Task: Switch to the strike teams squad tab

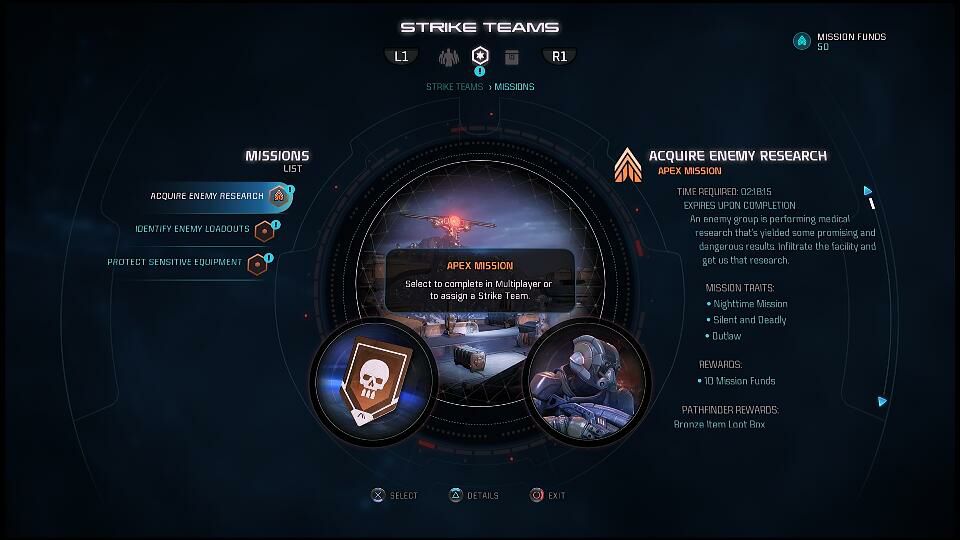Action: click(448, 56)
